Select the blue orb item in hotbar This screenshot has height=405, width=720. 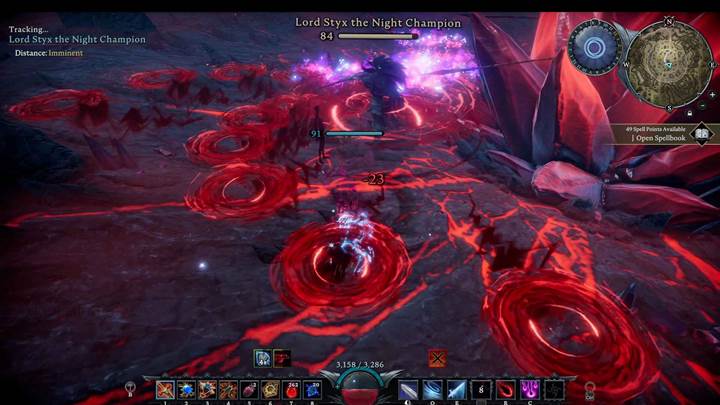coord(187,390)
